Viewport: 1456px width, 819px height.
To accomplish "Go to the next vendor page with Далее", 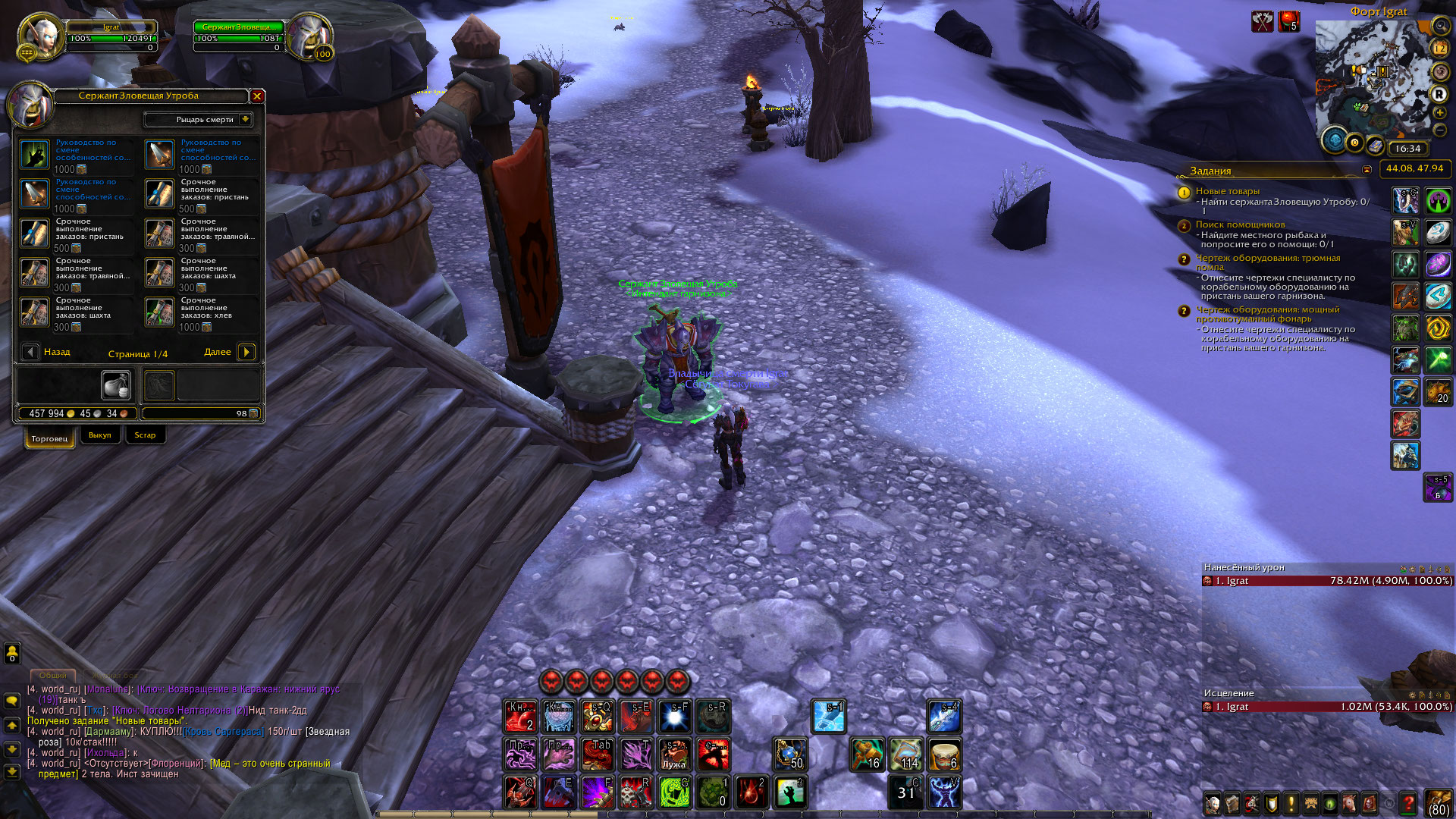I will tap(246, 352).
